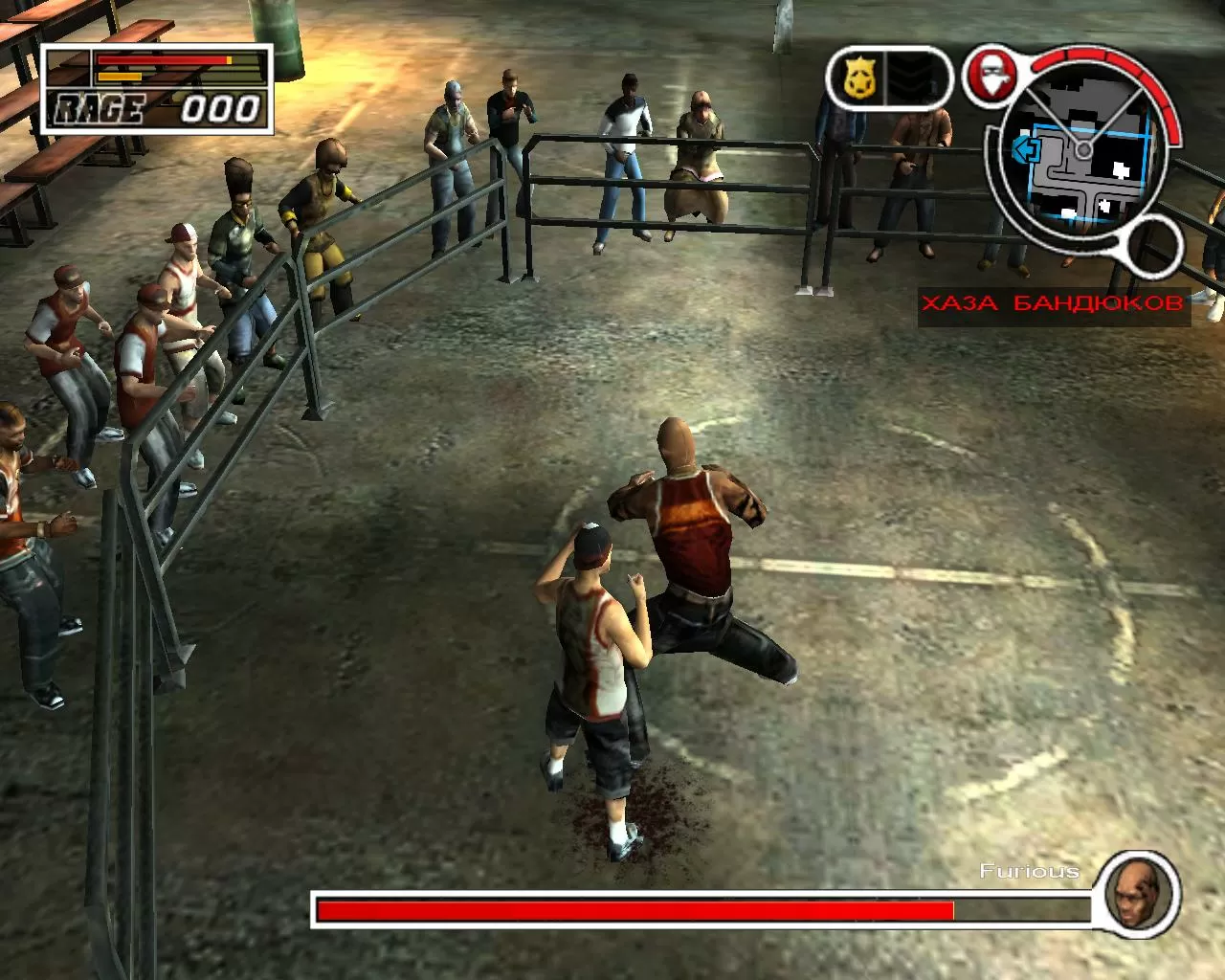Image resolution: width=1225 pixels, height=980 pixels.
Task: Select the blue arrow marker on minimap
Action: point(1026,150)
